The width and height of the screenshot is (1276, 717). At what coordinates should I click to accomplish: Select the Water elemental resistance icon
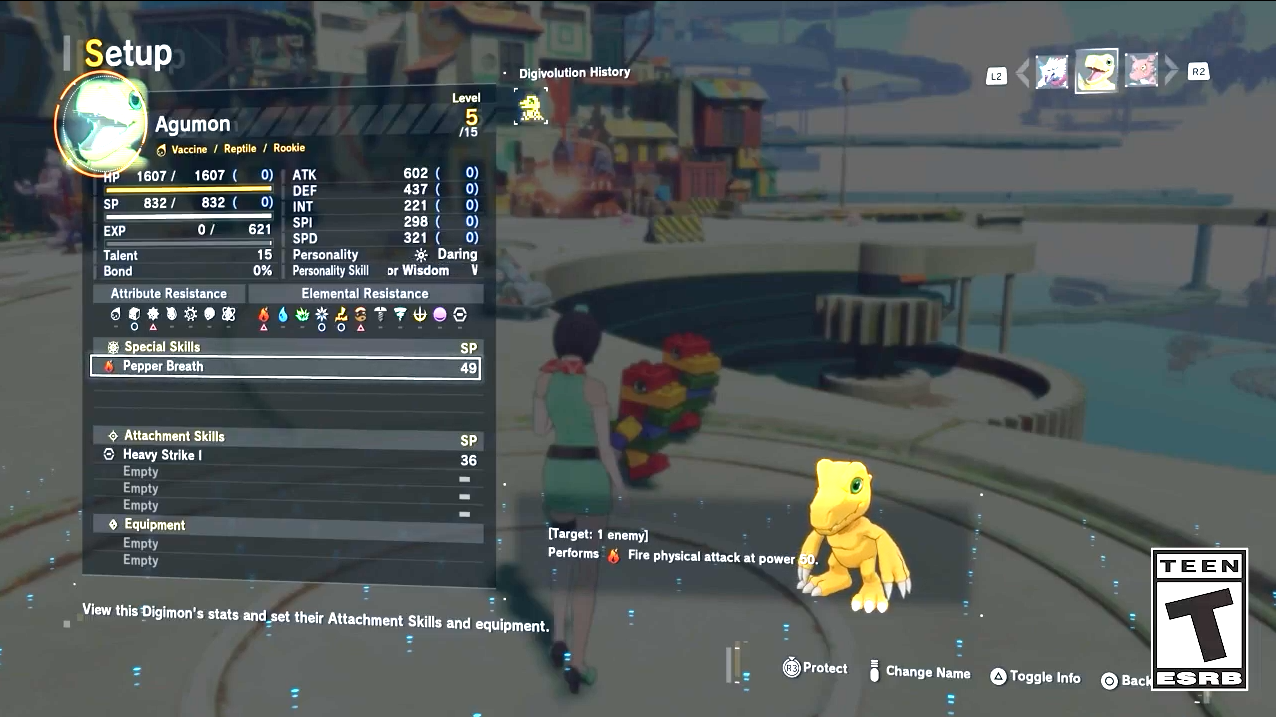pyautogui.click(x=283, y=315)
